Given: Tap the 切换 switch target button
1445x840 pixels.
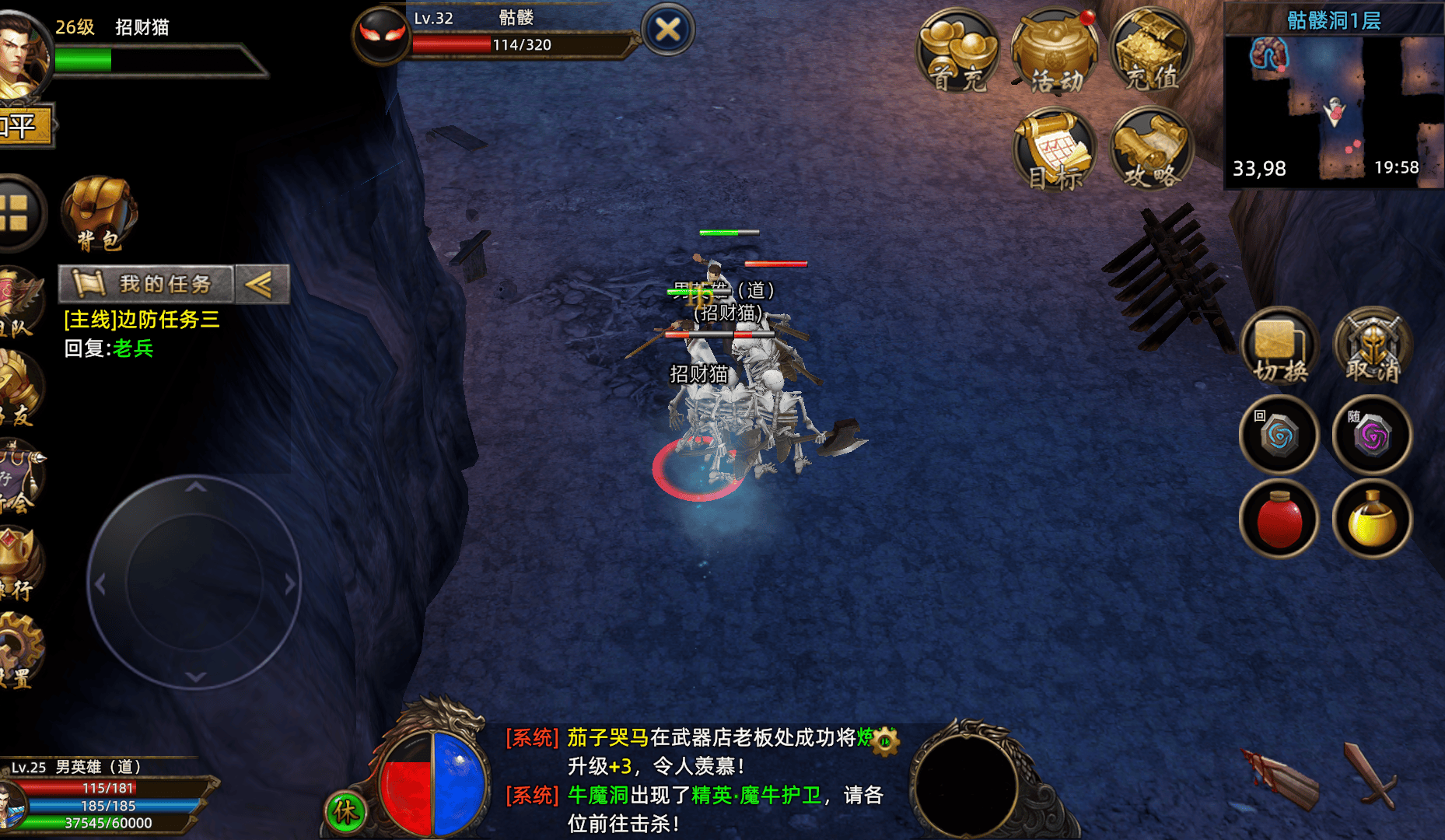Looking at the screenshot, I should click(1279, 347).
